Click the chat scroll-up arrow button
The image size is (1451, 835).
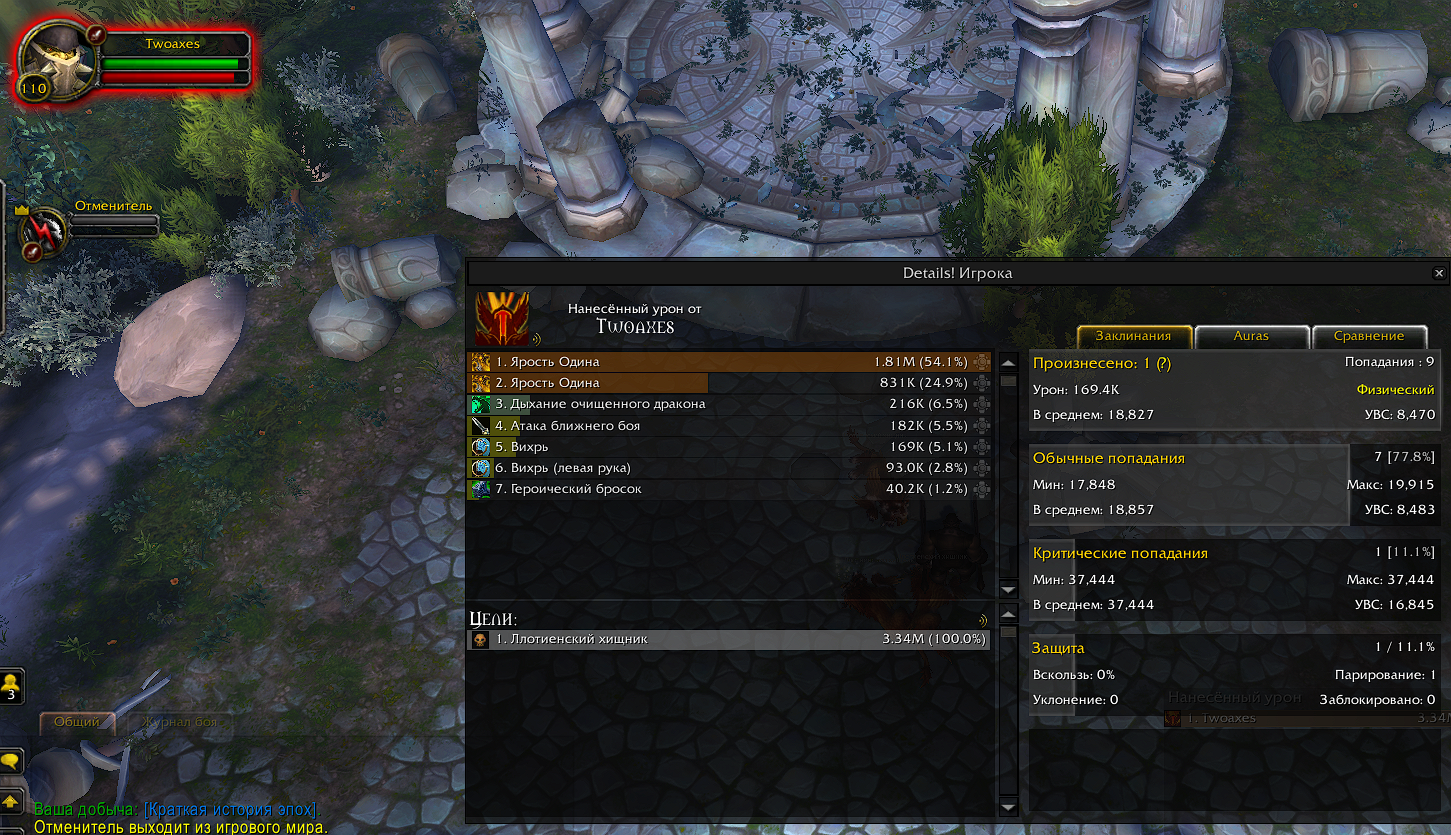coord(11,801)
